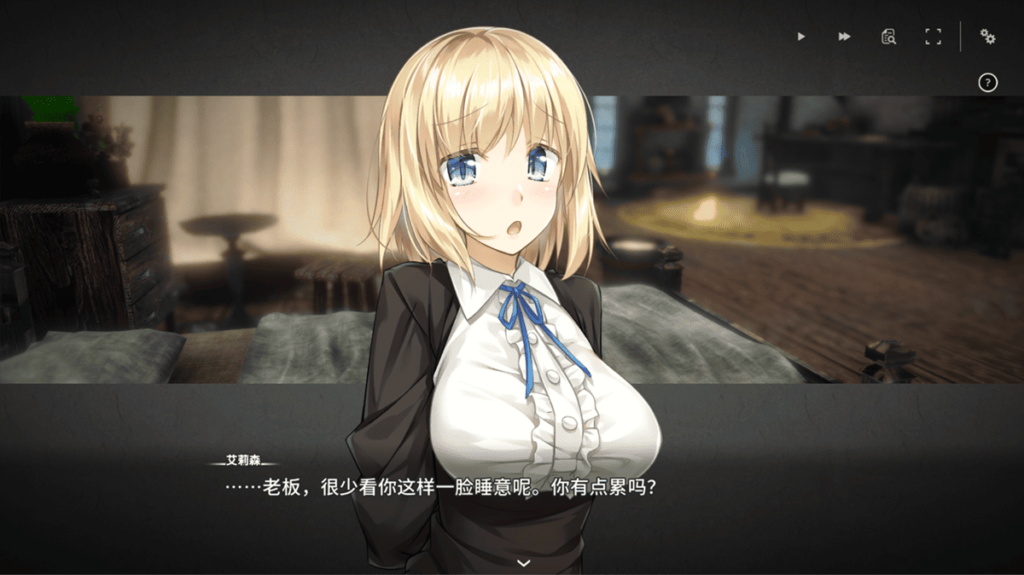Advance dialogue with the down chevron
The image size is (1024, 575).
[523, 563]
